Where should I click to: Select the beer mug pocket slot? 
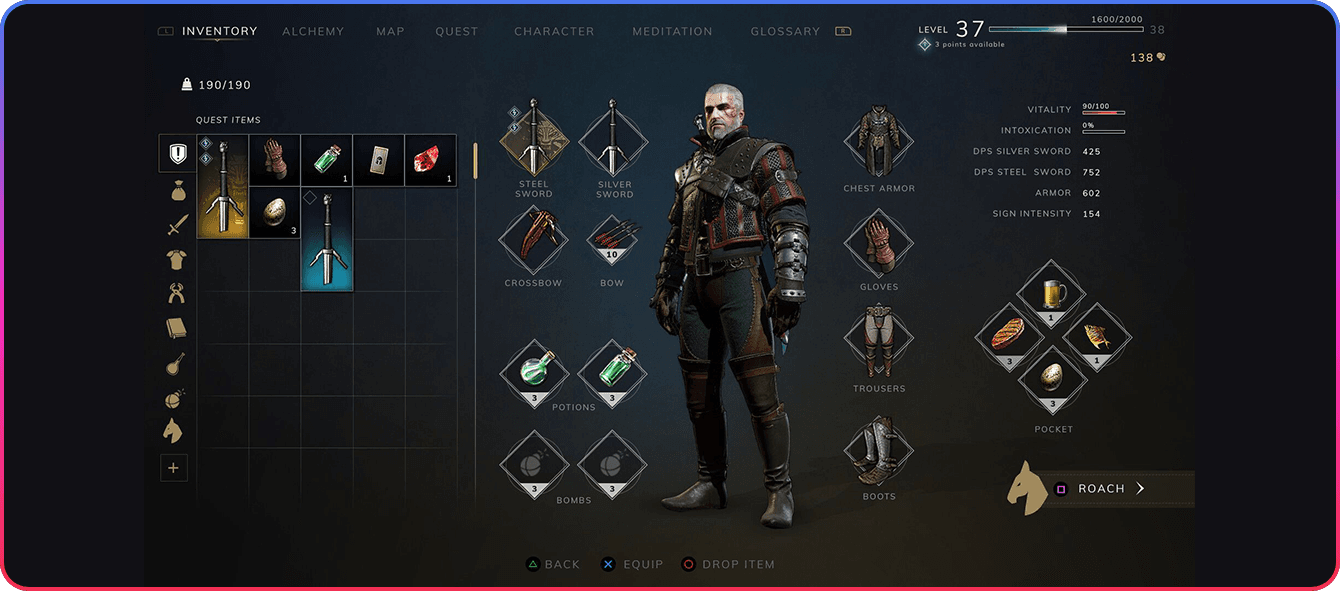pyautogui.click(x=1053, y=294)
